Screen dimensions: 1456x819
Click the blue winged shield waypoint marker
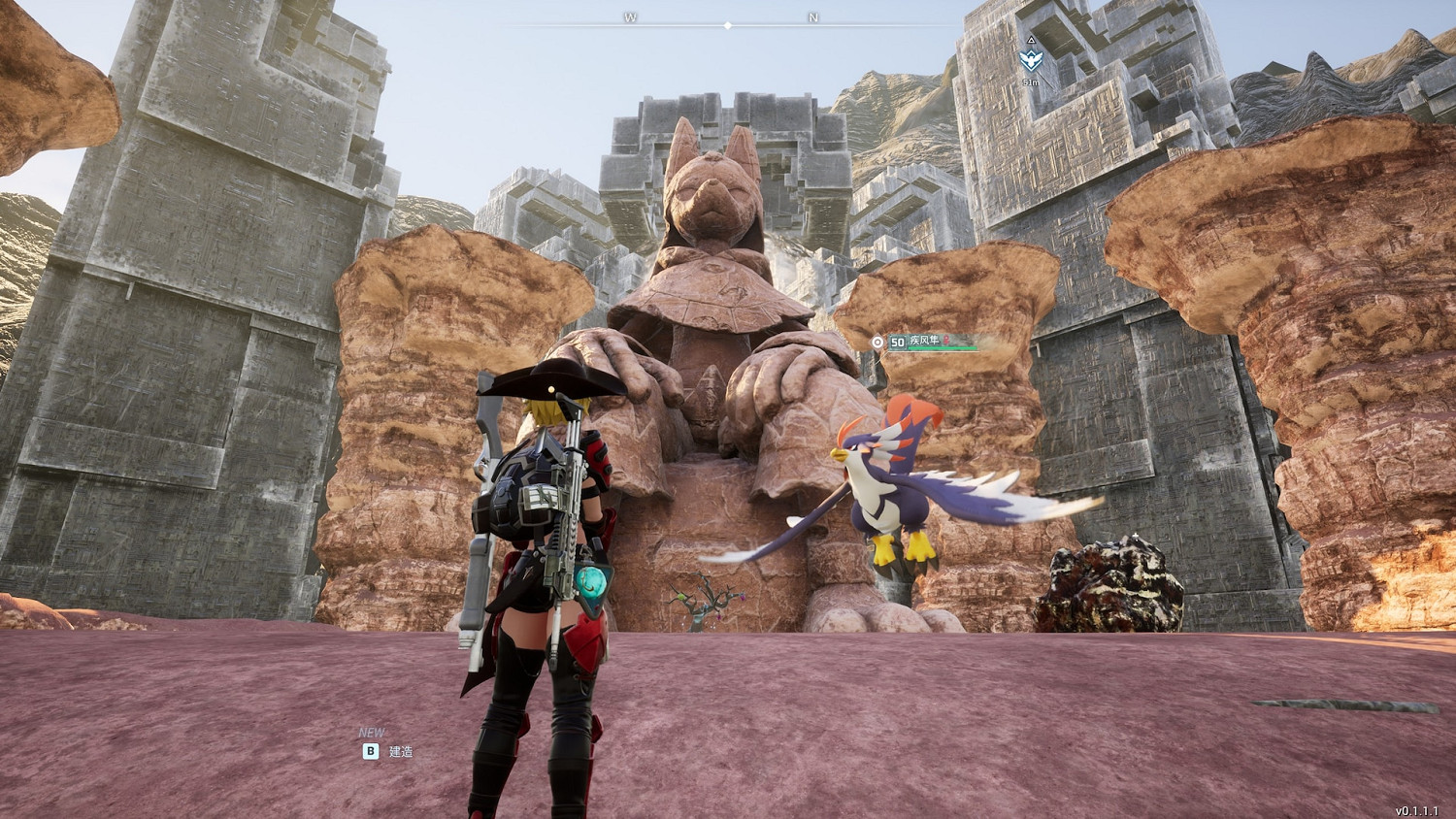click(x=1031, y=60)
